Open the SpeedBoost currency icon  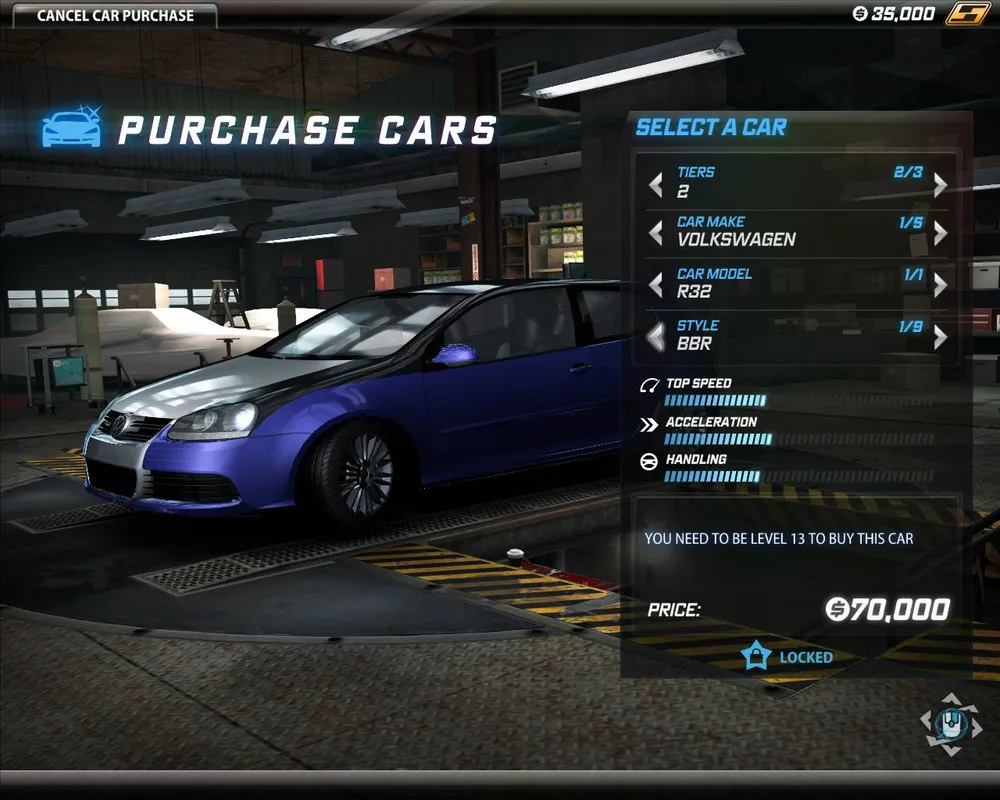click(x=967, y=14)
